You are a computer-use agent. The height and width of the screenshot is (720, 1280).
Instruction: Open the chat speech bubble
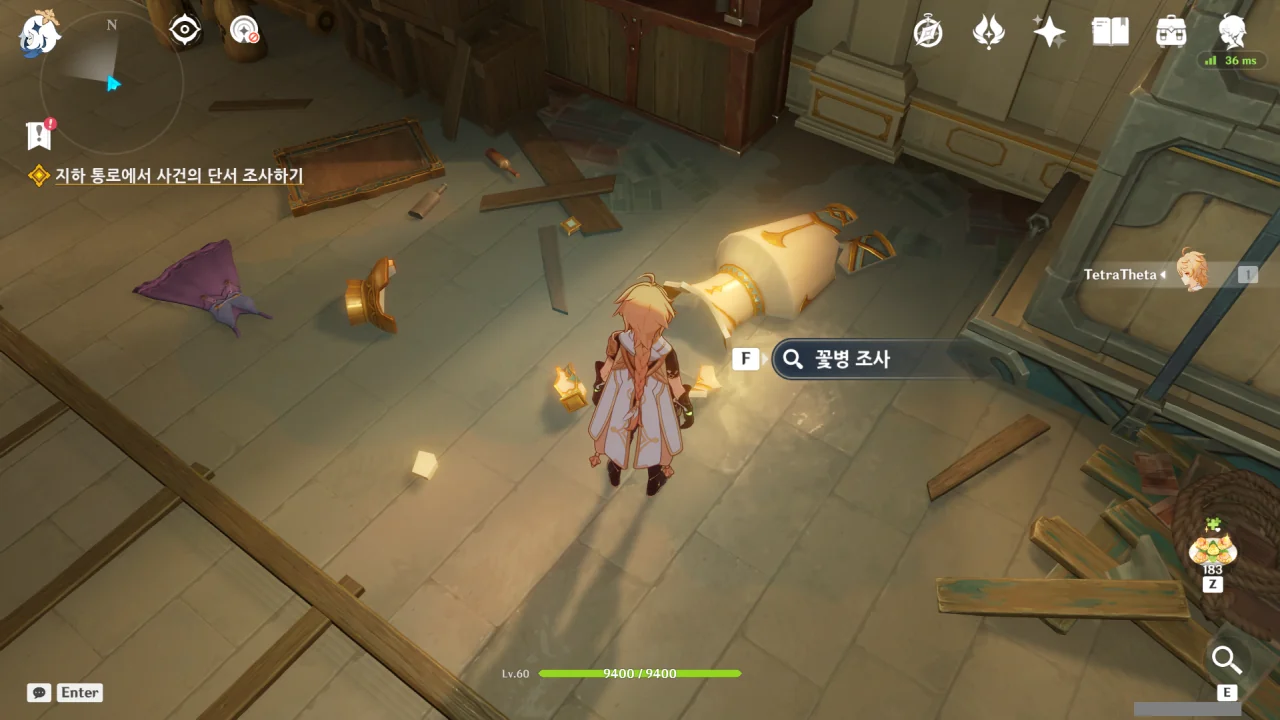click(39, 692)
